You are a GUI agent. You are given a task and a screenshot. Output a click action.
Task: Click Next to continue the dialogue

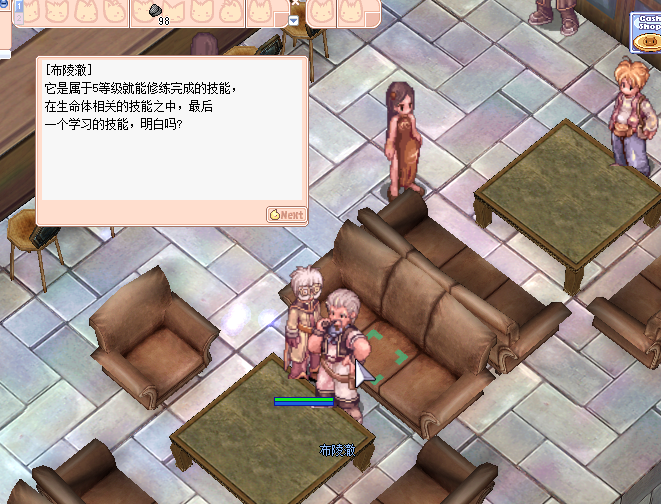286,215
